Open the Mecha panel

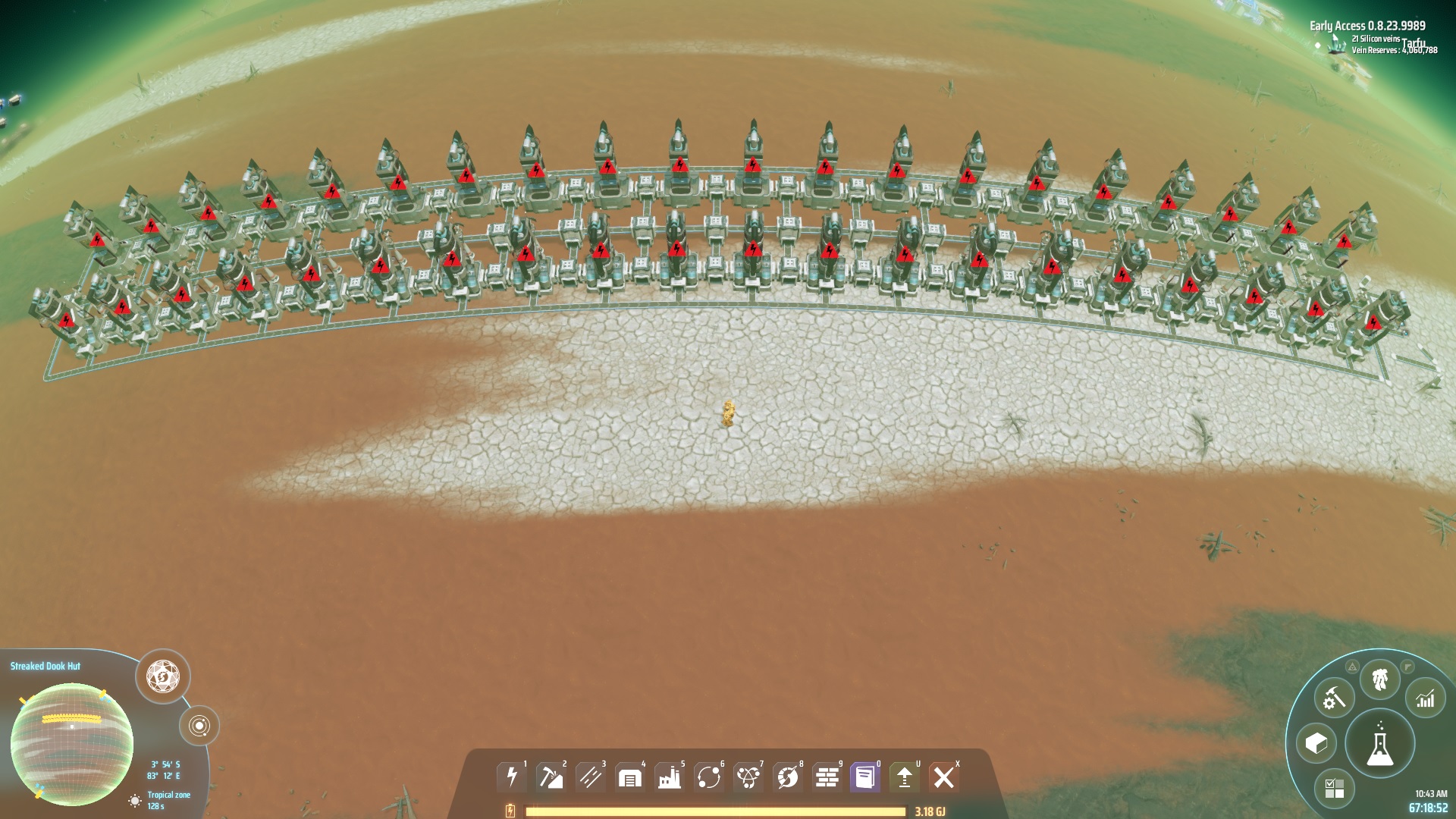1378,679
